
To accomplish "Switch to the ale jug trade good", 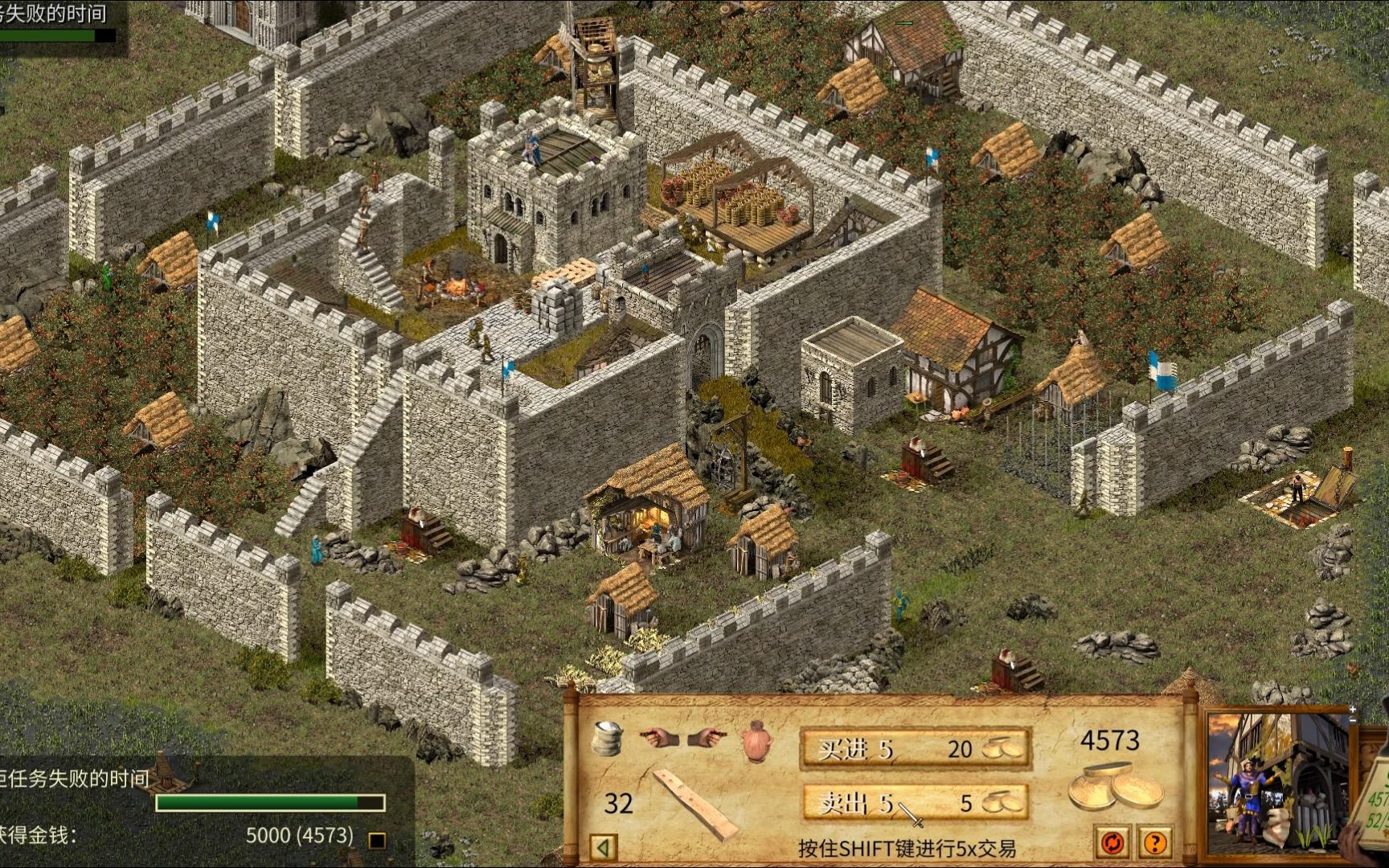I will 756,741.
